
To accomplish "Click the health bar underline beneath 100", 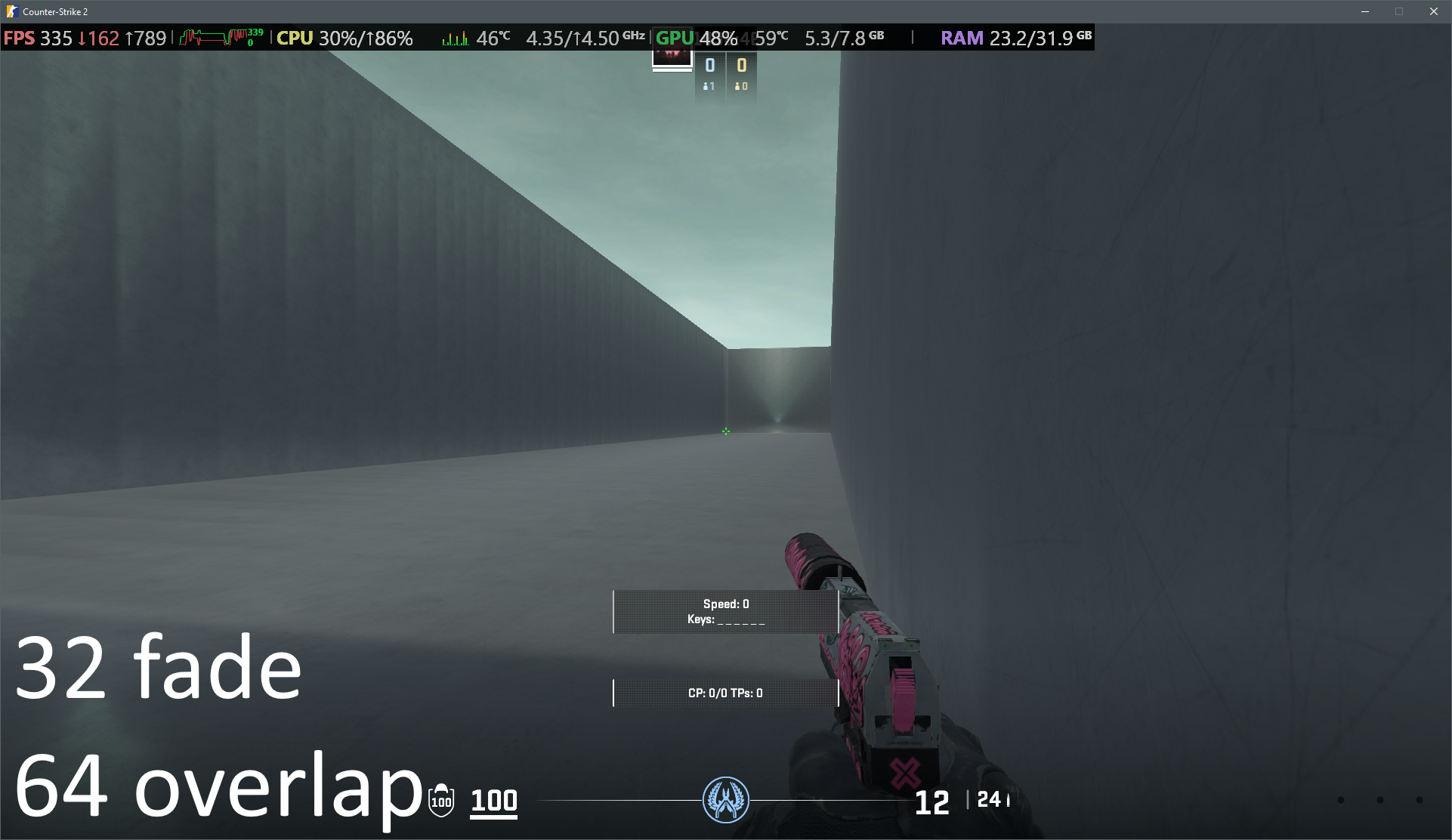I will (x=493, y=818).
